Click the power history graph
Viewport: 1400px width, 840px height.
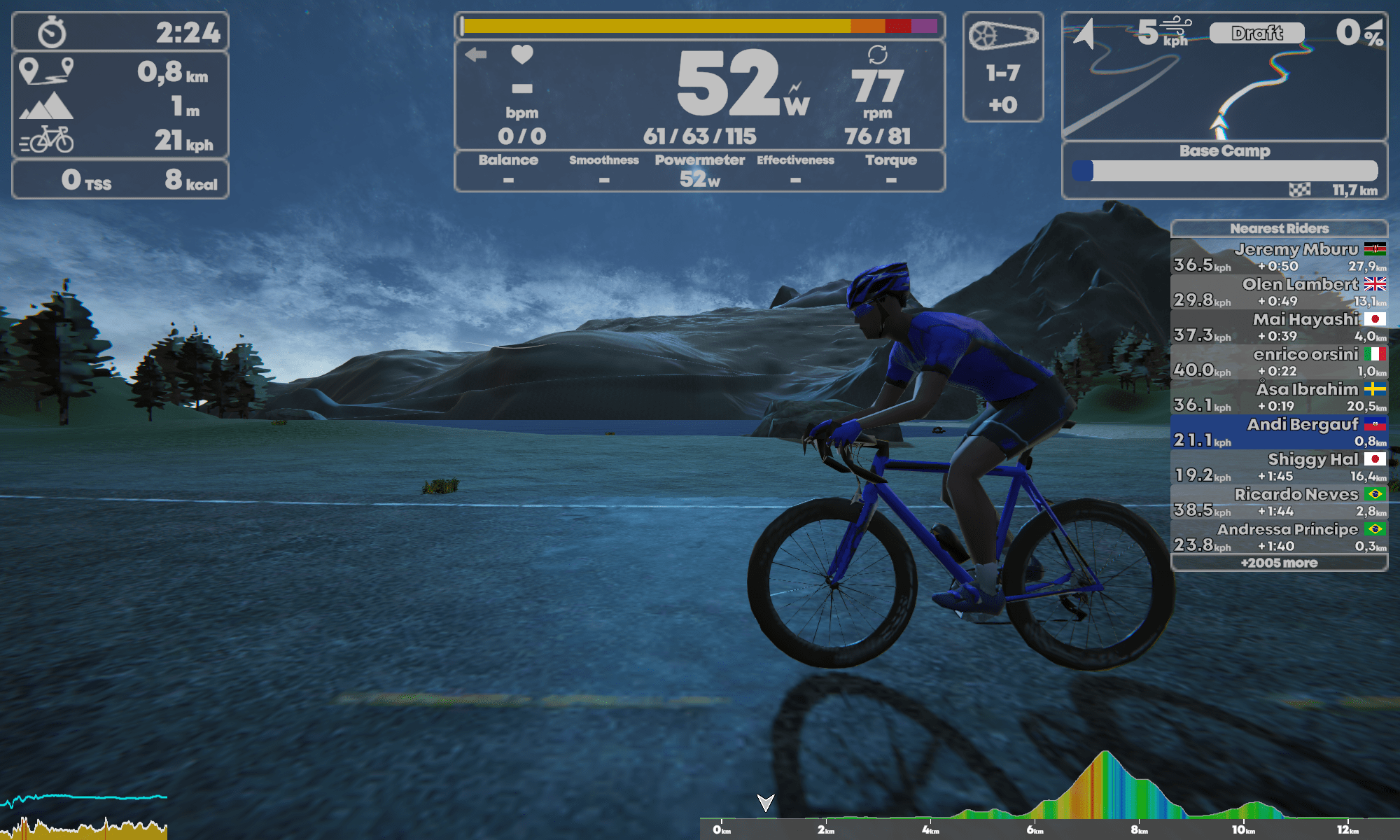[84, 815]
